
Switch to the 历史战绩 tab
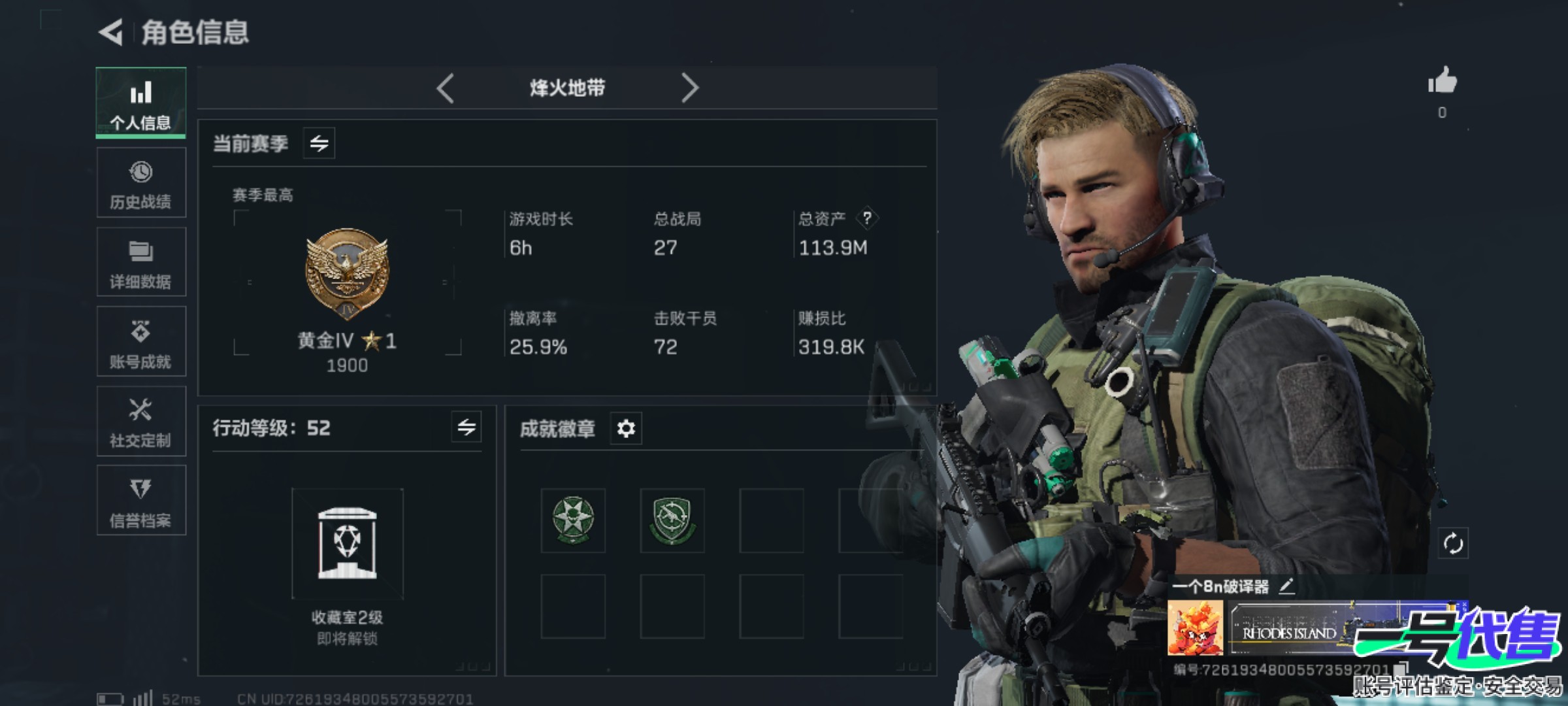click(x=141, y=183)
